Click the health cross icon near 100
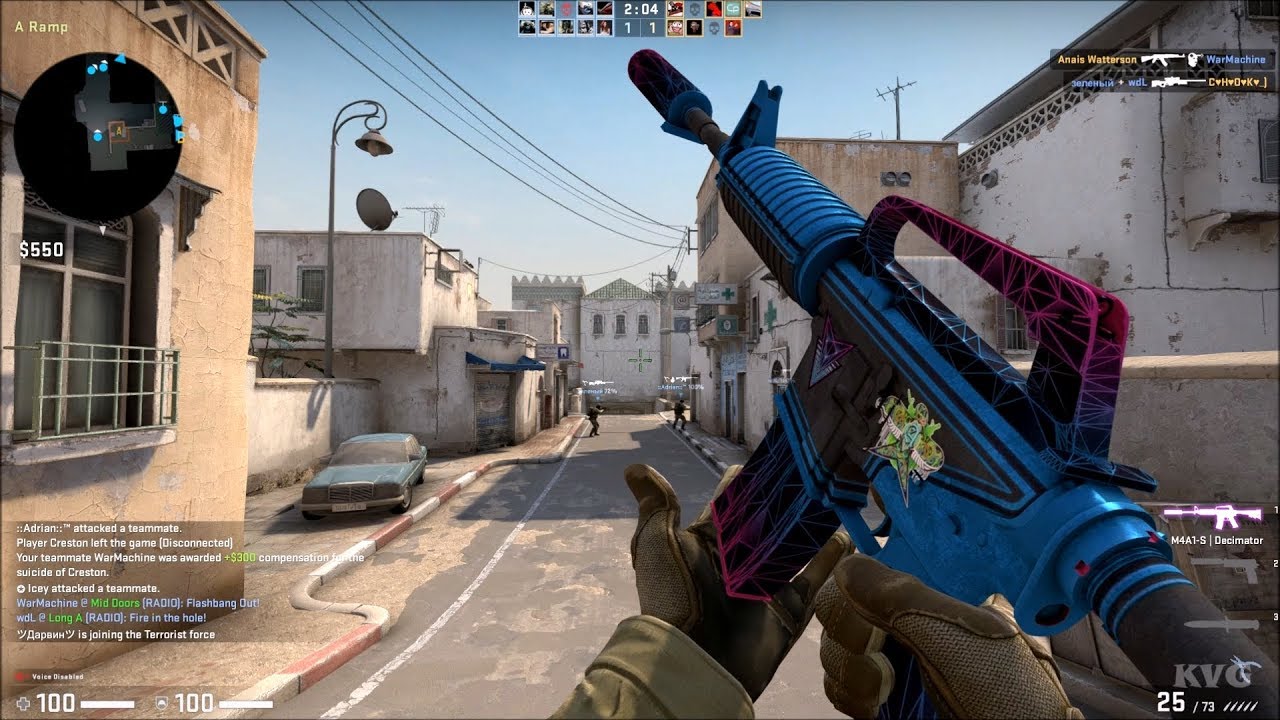Image resolution: width=1280 pixels, height=720 pixels. (x=22, y=703)
